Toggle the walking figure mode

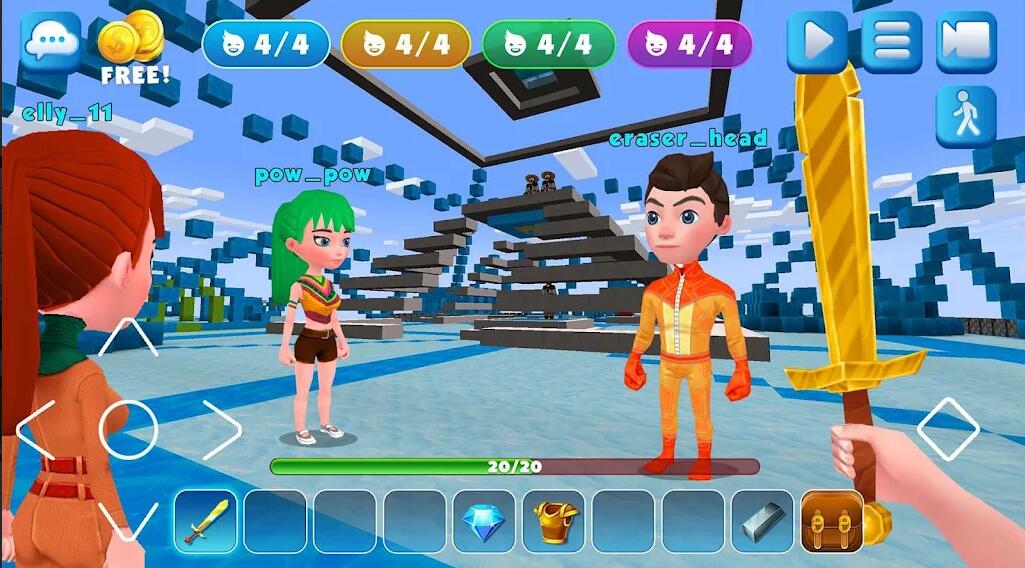(966, 117)
